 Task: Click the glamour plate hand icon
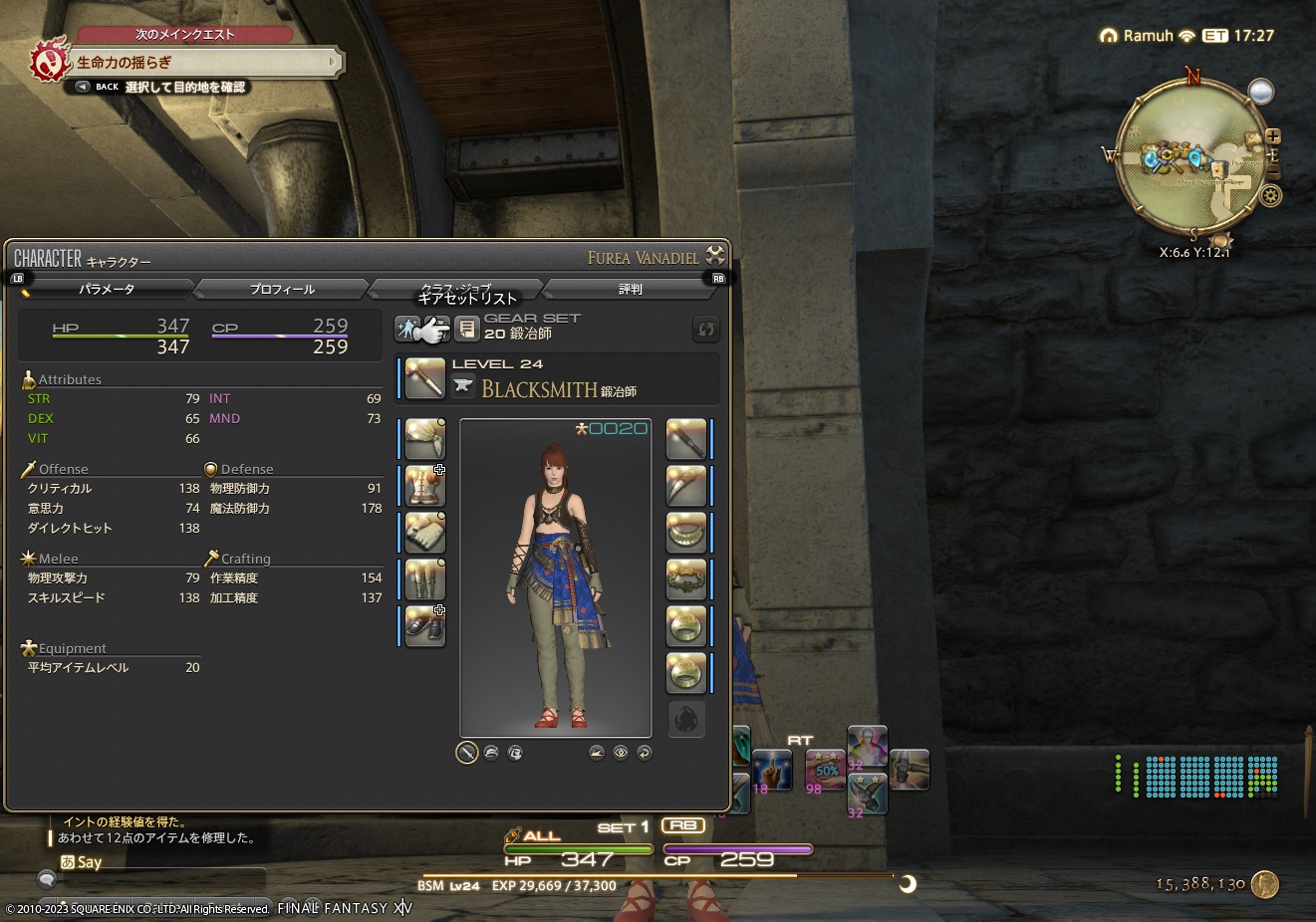(438, 329)
